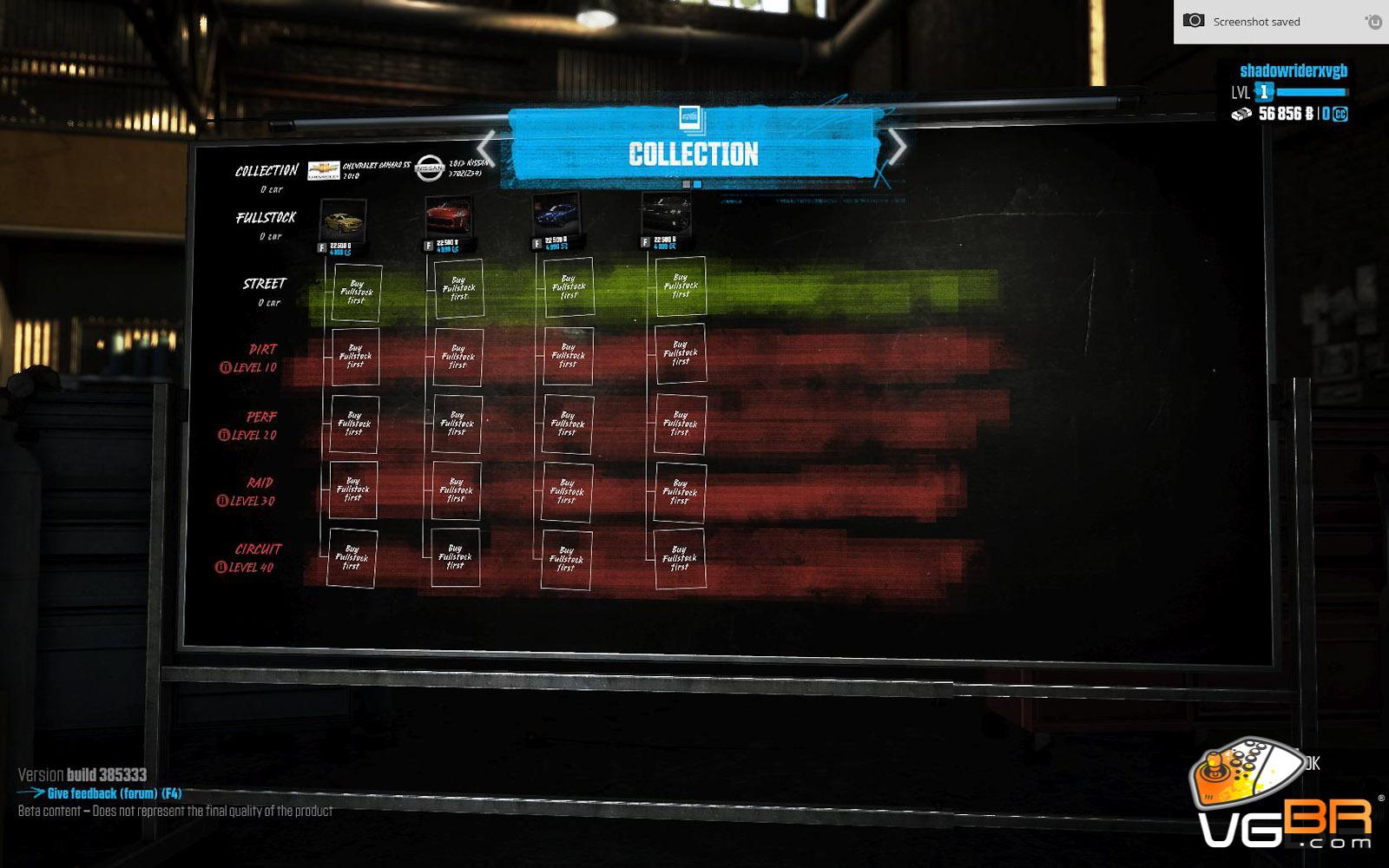The image size is (1389, 868).
Task: Select the Dirt spec slot under blue car
Action: click(x=568, y=356)
